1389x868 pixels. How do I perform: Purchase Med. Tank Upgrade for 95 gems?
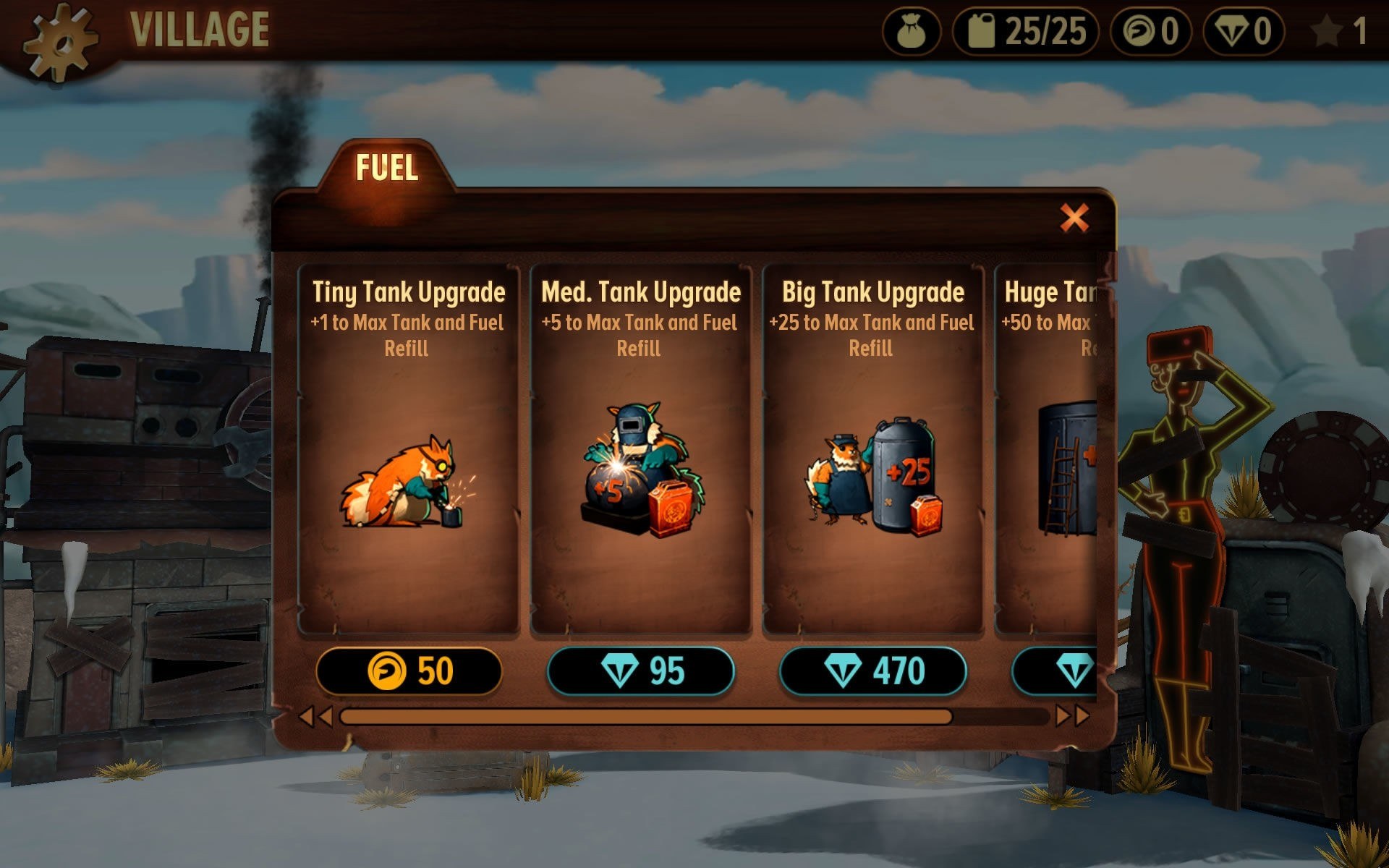pyautogui.click(x=641, y=671)
